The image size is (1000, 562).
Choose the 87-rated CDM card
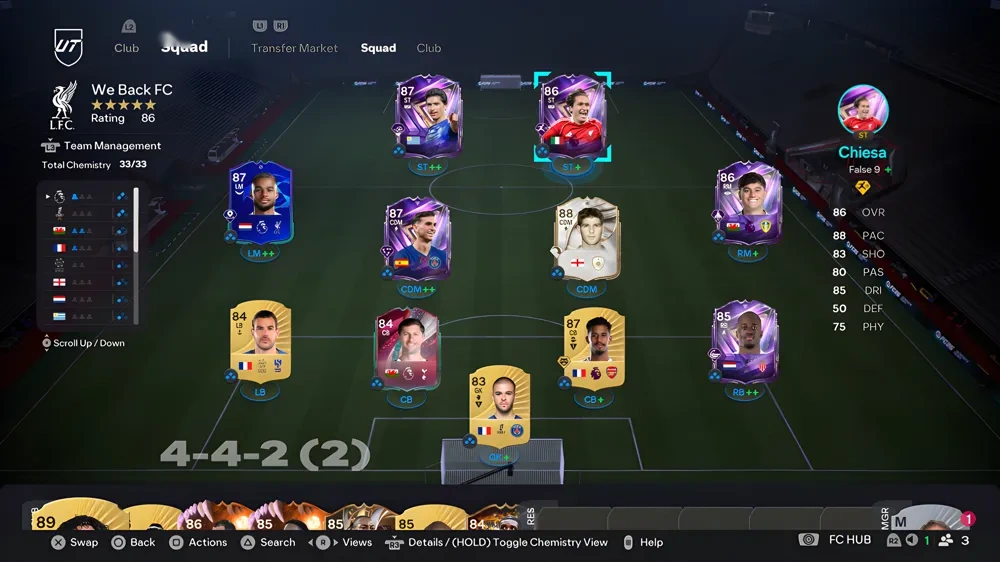pyautogui.click(x=417, y=238)
